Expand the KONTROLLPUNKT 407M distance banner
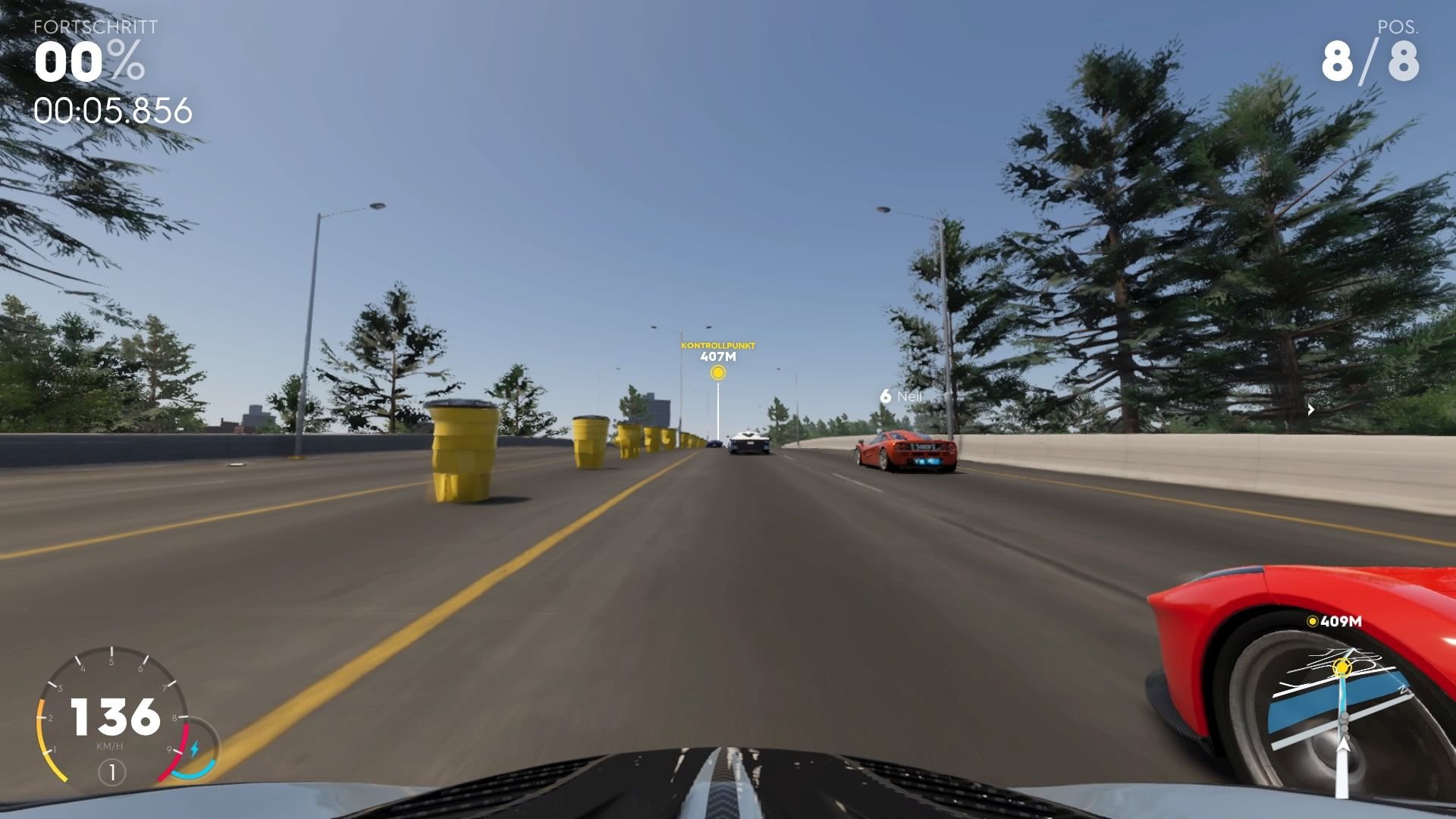This screenshot has height=819, width=1456. (x=717, y=350)
